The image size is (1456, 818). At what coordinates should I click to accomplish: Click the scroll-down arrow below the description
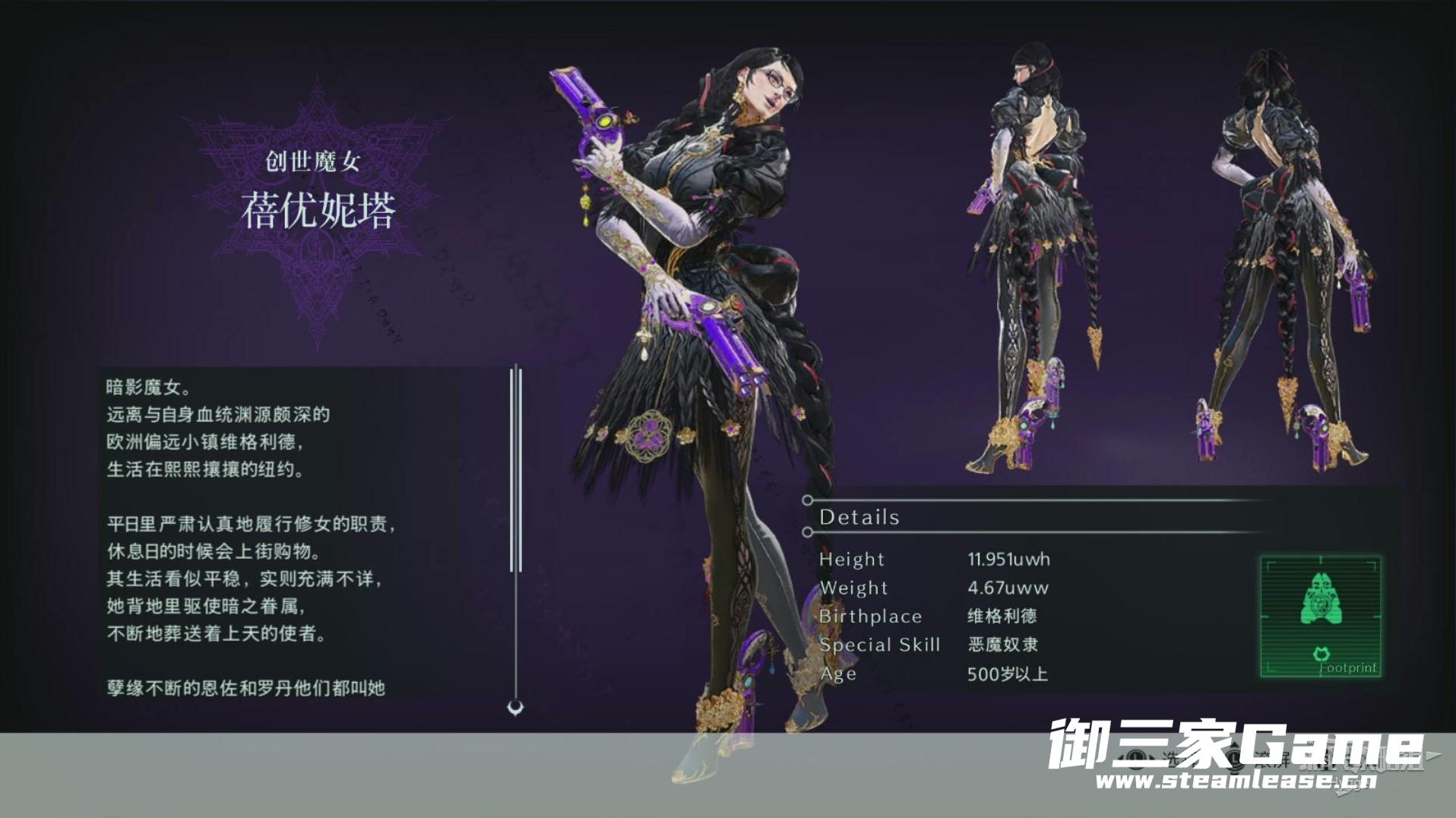[x=515, y=708]
